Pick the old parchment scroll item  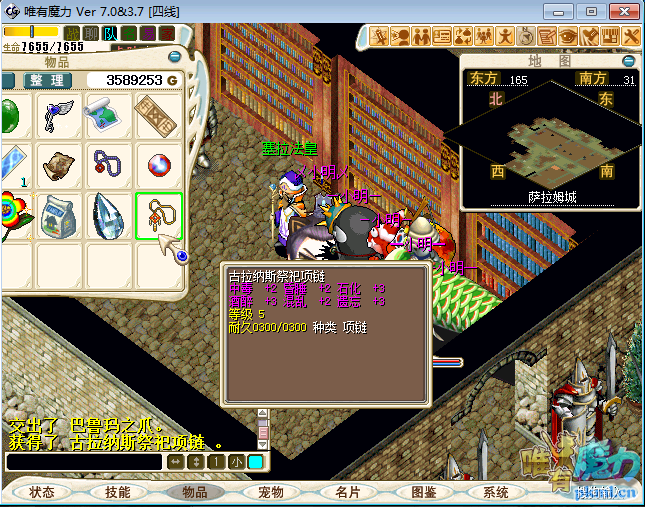pyautogui.click(x=59, y=165)
